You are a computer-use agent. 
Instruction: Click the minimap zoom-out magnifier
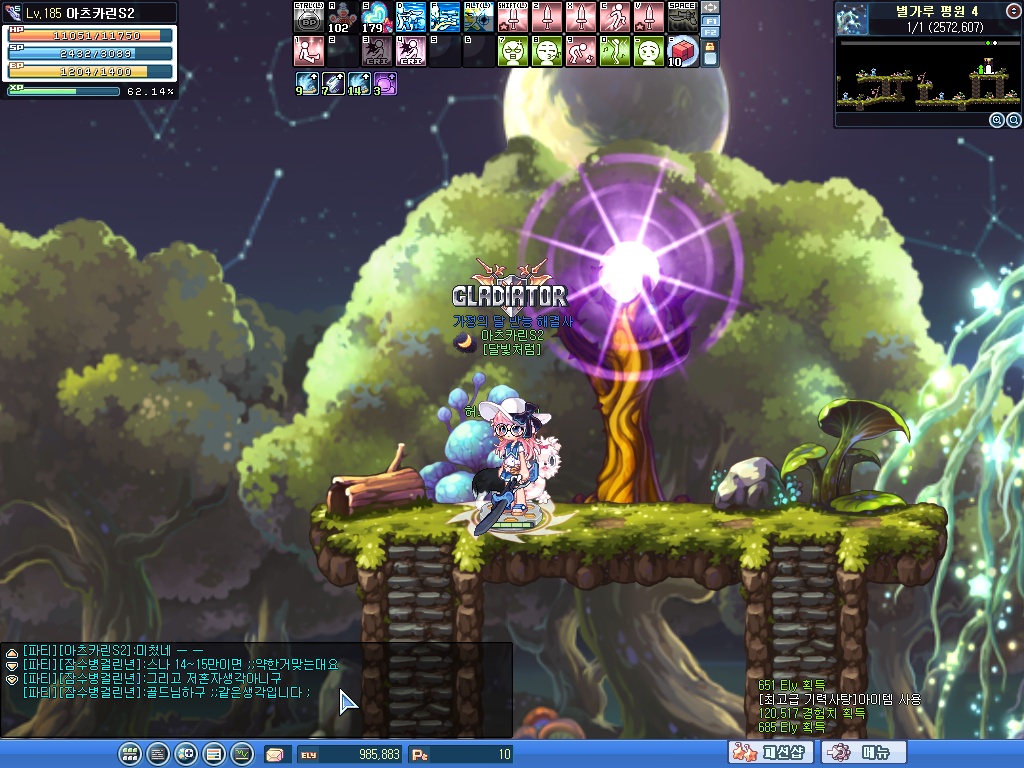pos(1012,120)
